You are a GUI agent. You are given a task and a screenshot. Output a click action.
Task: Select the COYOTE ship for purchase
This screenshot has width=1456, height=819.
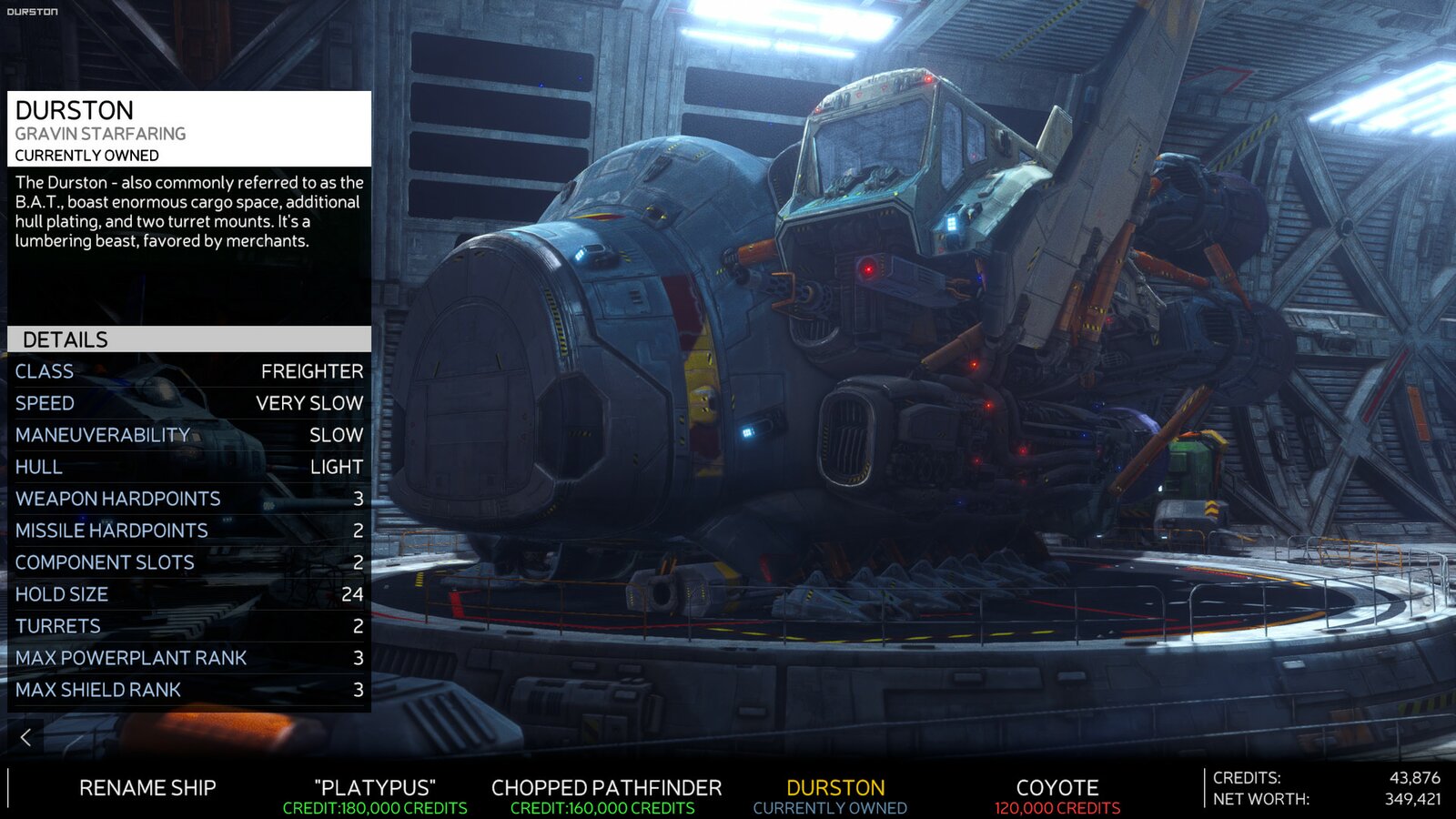pyautogui.click(x=1056, y=788)
